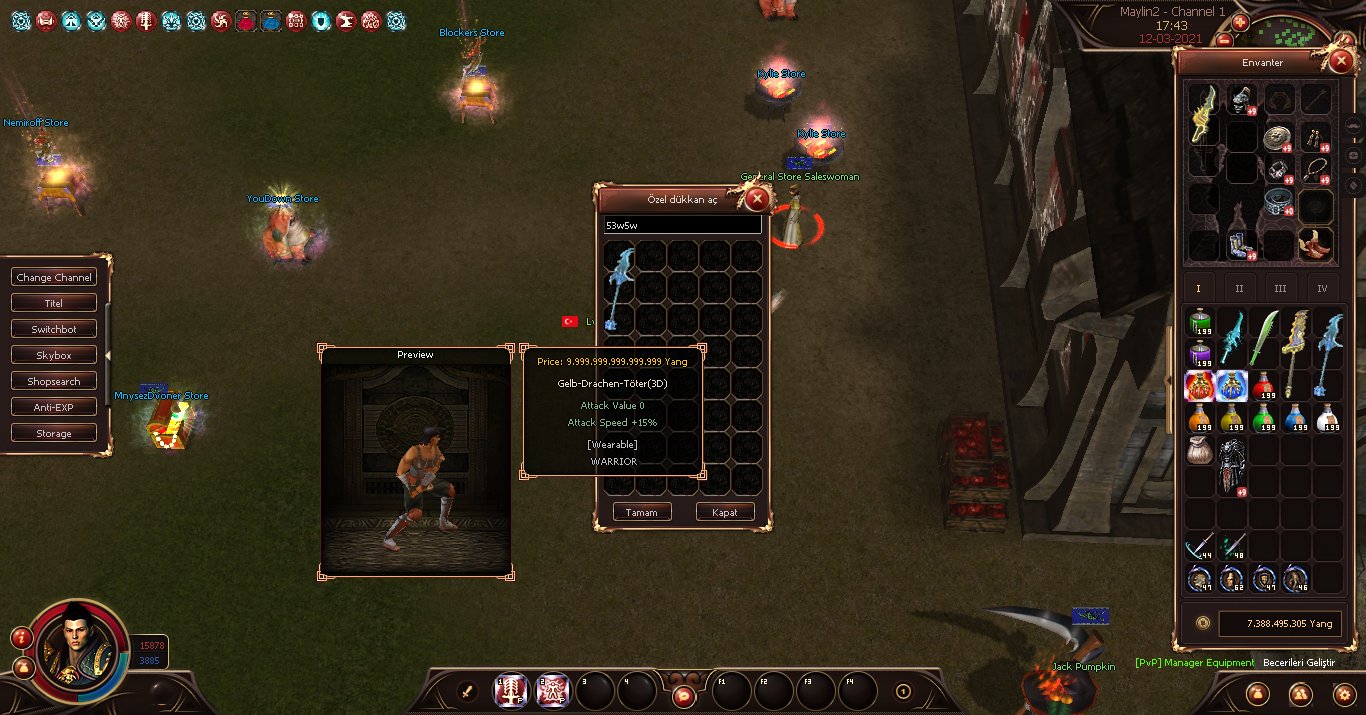Close the Özel dükkan aç shop window
1366x715 pixels.
tap(757, 199)
